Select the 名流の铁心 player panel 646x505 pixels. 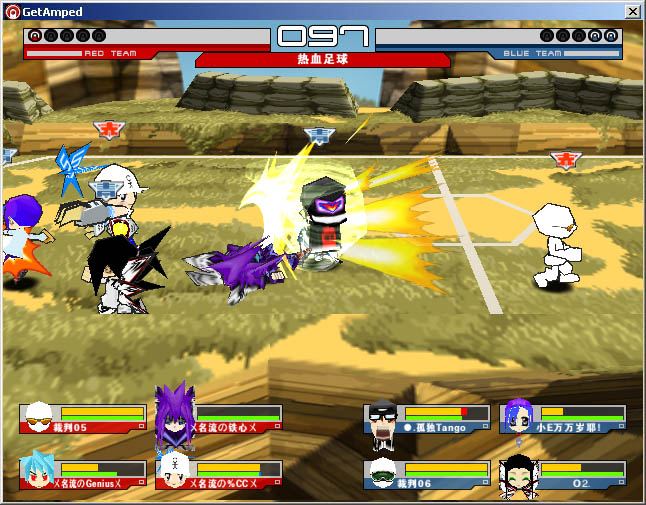[219, 419]
